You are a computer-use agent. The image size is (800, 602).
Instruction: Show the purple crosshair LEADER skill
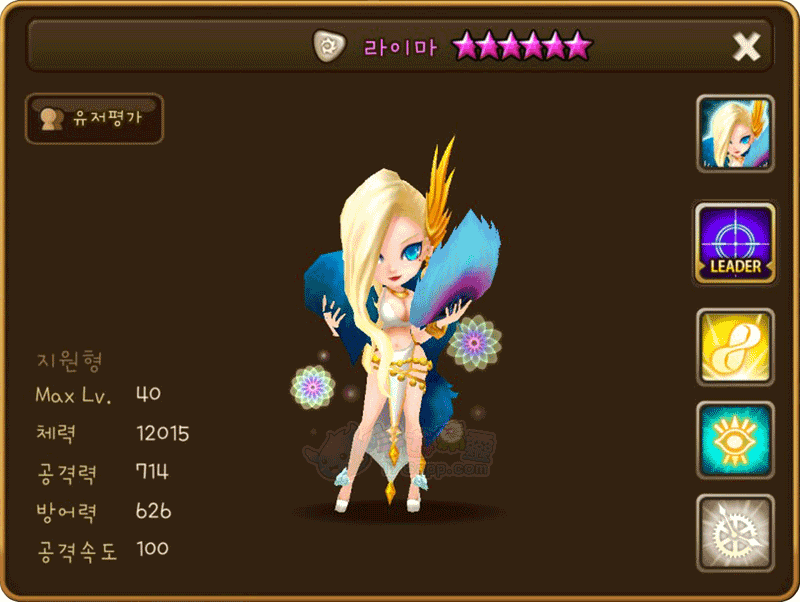coord(735,243)
